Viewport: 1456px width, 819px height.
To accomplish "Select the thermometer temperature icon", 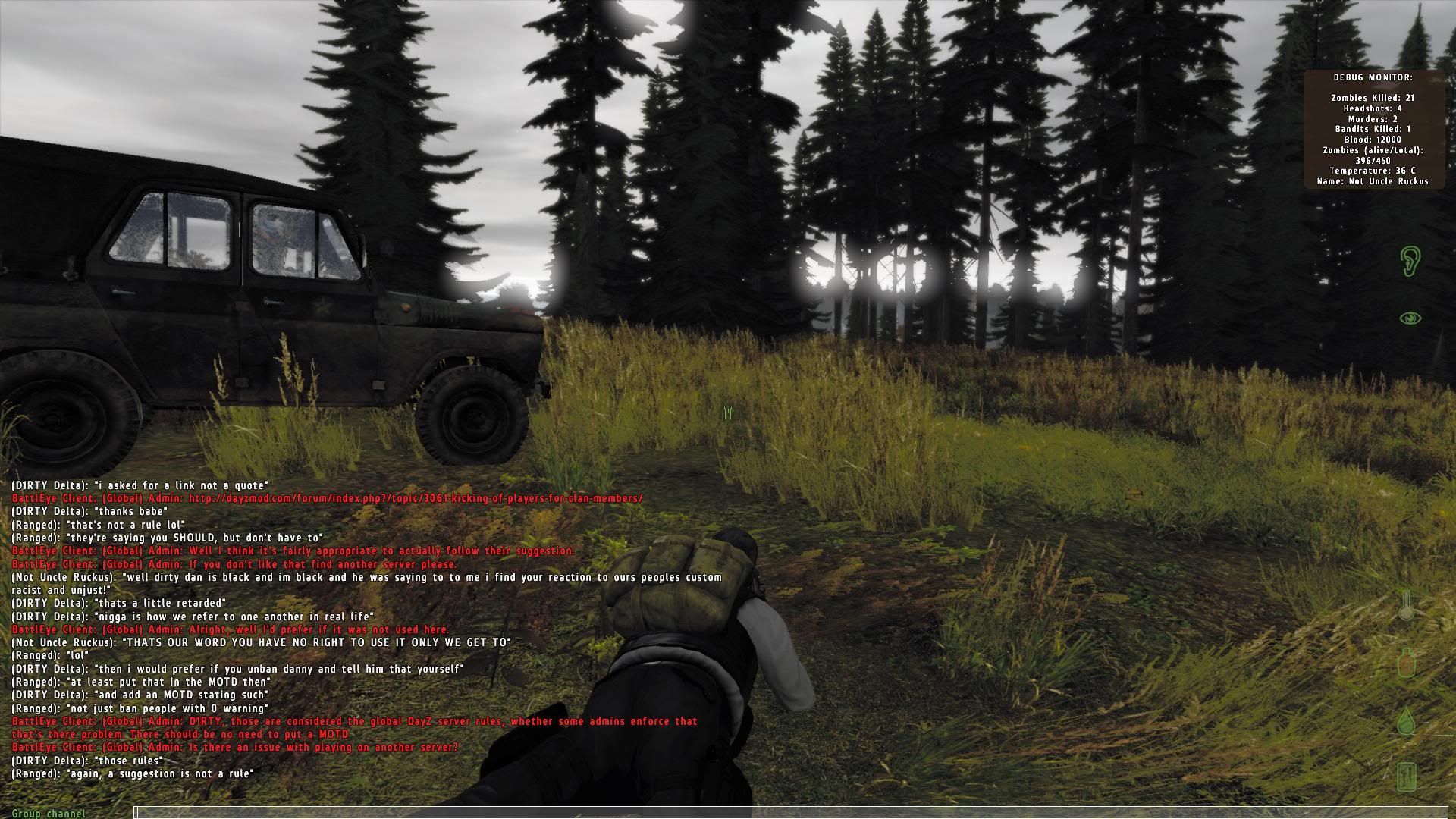I will [1407, 606].
